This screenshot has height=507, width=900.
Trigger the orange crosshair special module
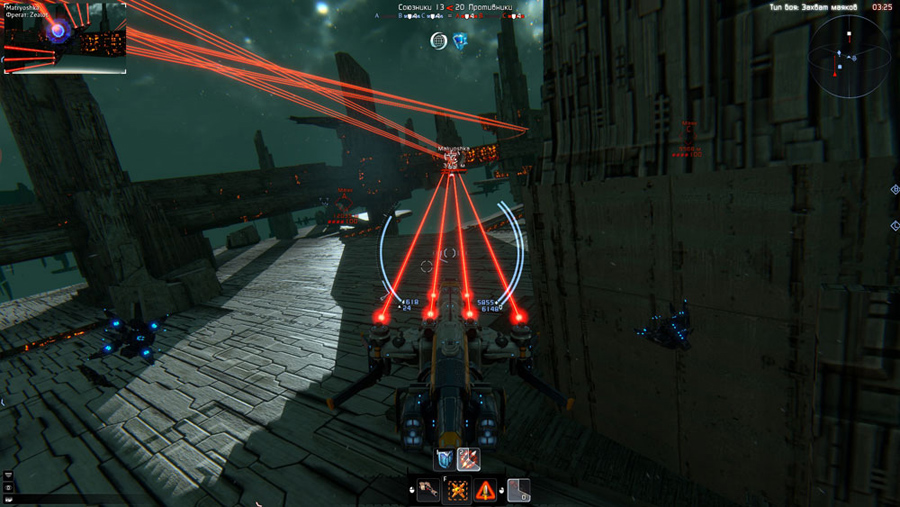[457, 490]
